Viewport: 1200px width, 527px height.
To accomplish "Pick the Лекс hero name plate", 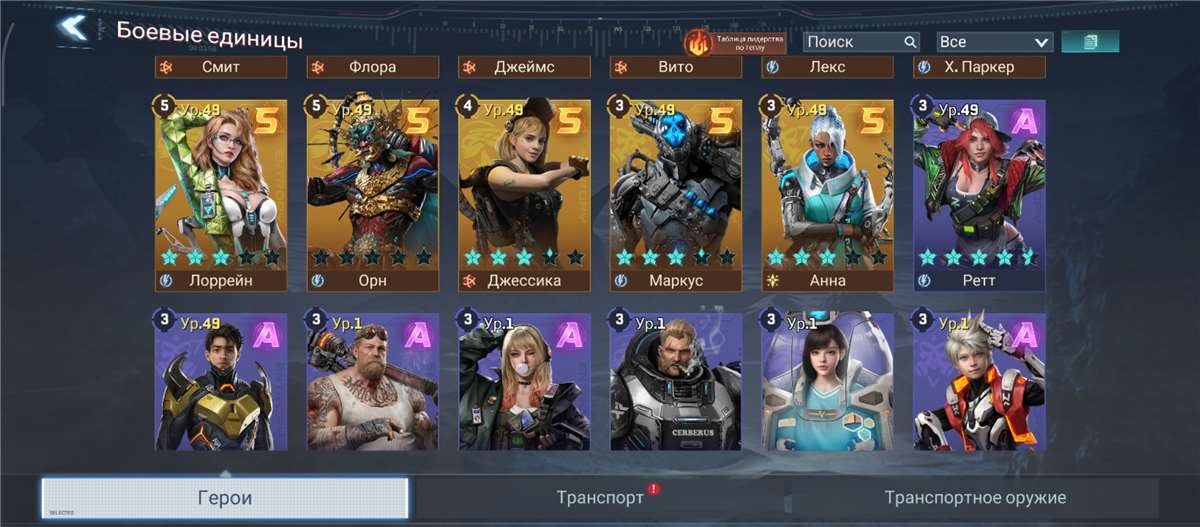I will (x=826, y=67).
